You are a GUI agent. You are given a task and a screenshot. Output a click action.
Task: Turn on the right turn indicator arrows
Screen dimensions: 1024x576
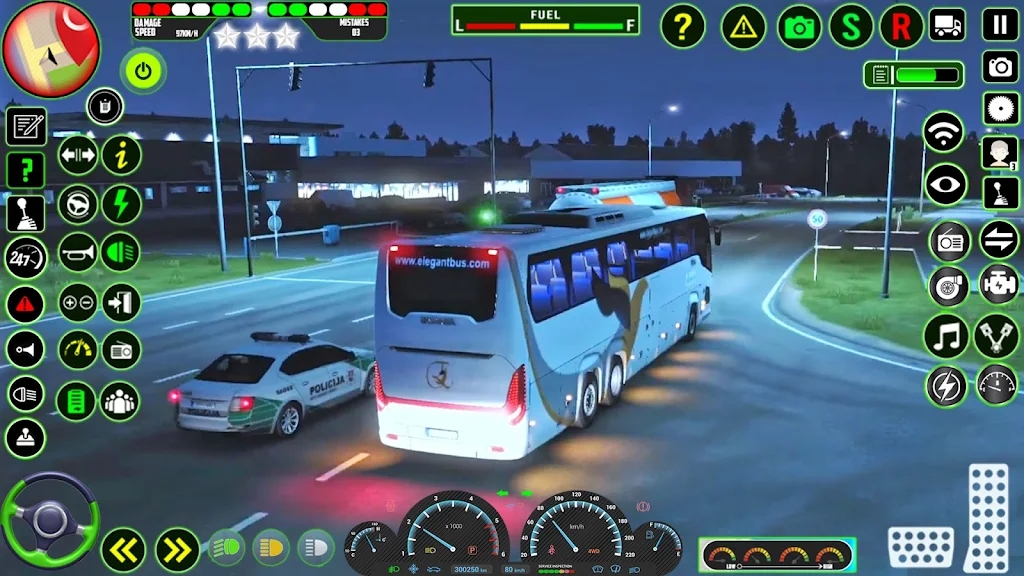[x=177, y=549]
